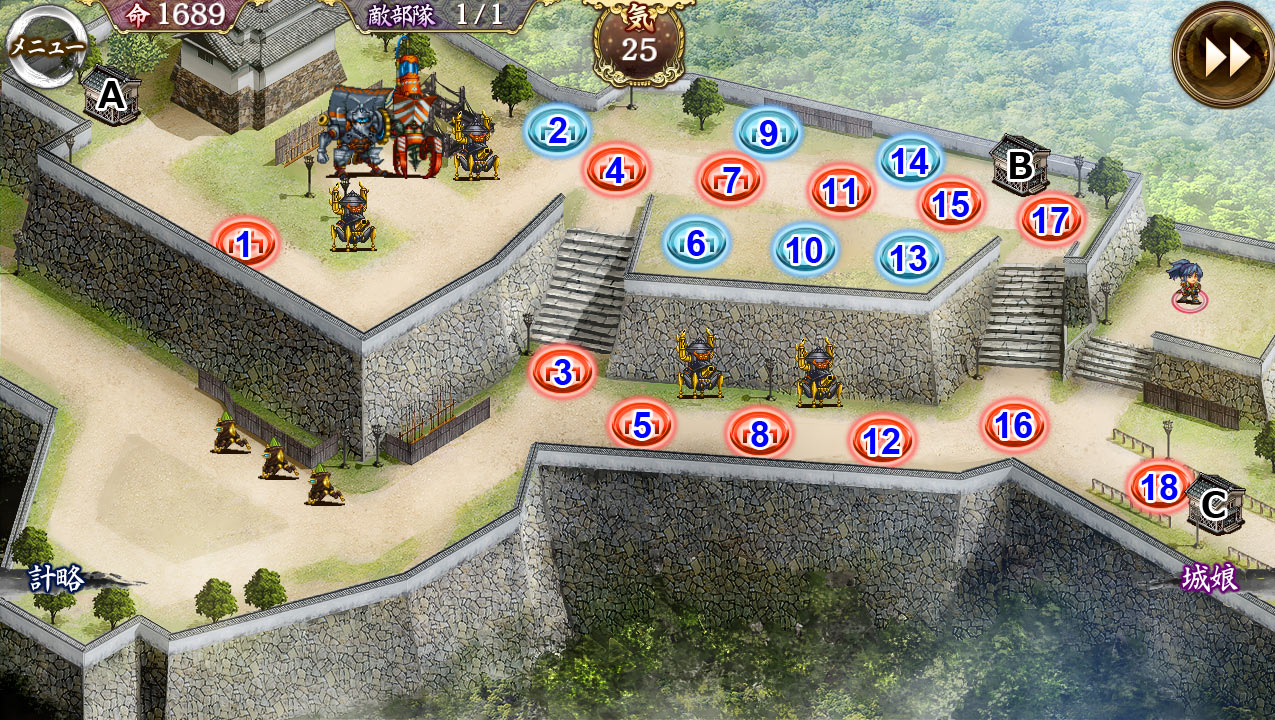
Task: Select blue deployment slot 2
Action: (558, 130)
